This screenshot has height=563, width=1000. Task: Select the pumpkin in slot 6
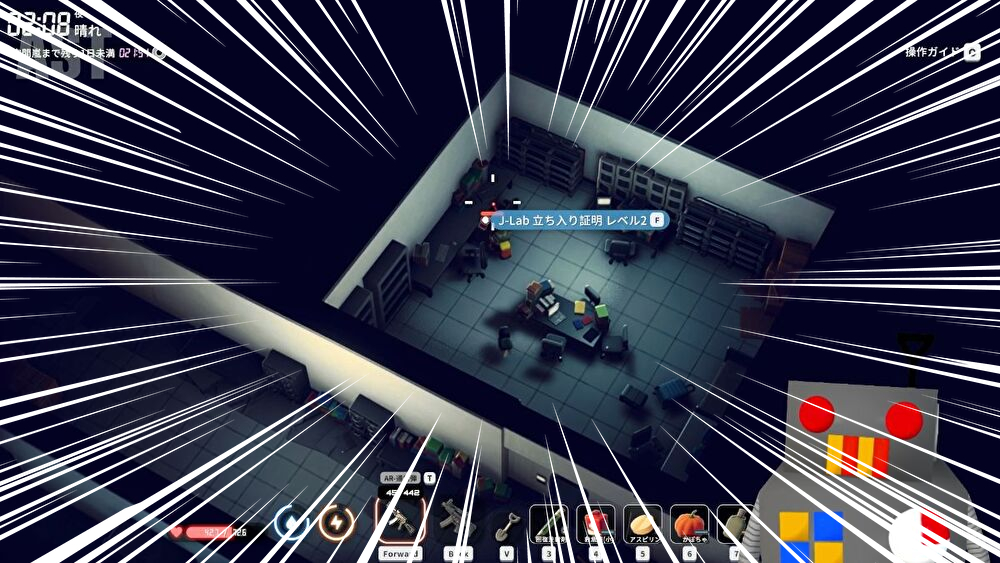689,522
